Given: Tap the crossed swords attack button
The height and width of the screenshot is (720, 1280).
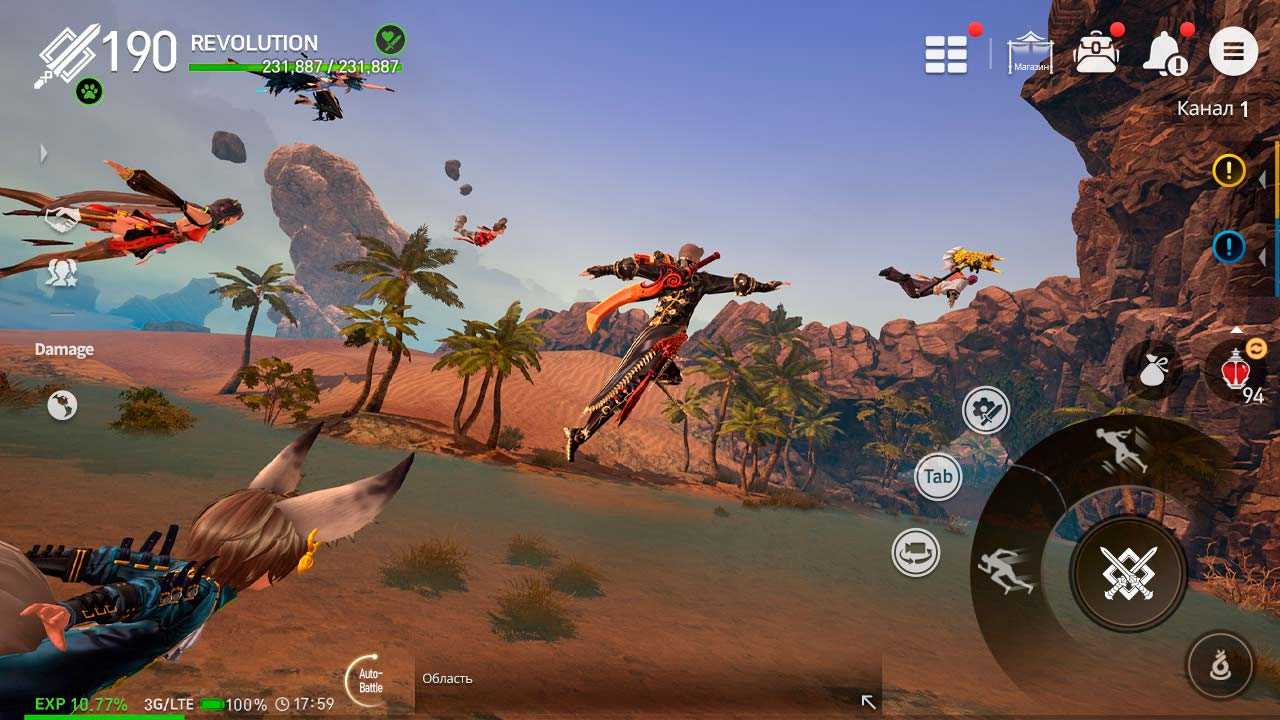Looking at the screenshot, I should tap(1129, 573).
